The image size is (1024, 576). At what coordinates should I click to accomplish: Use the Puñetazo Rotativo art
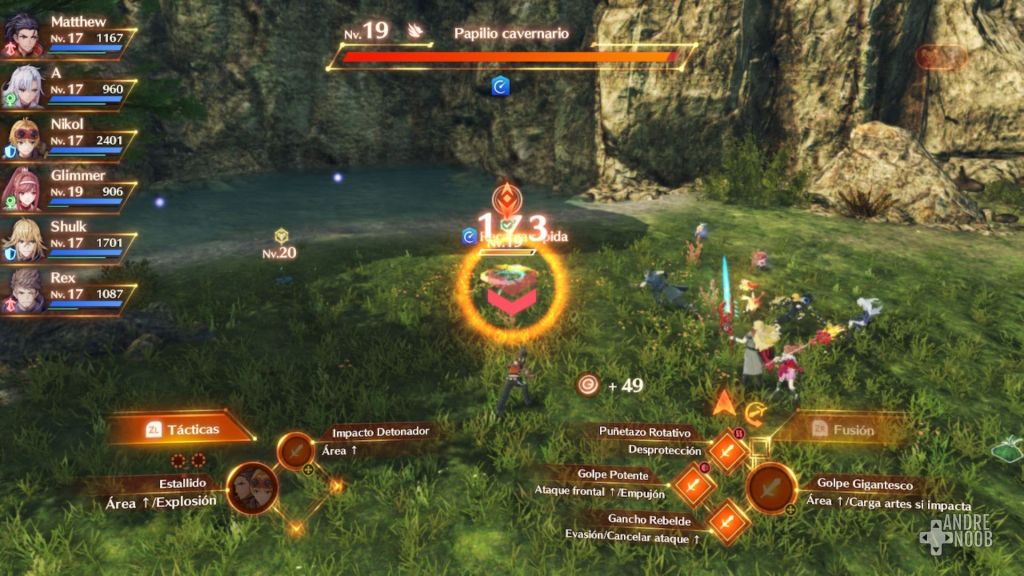(x=727, y=452)
